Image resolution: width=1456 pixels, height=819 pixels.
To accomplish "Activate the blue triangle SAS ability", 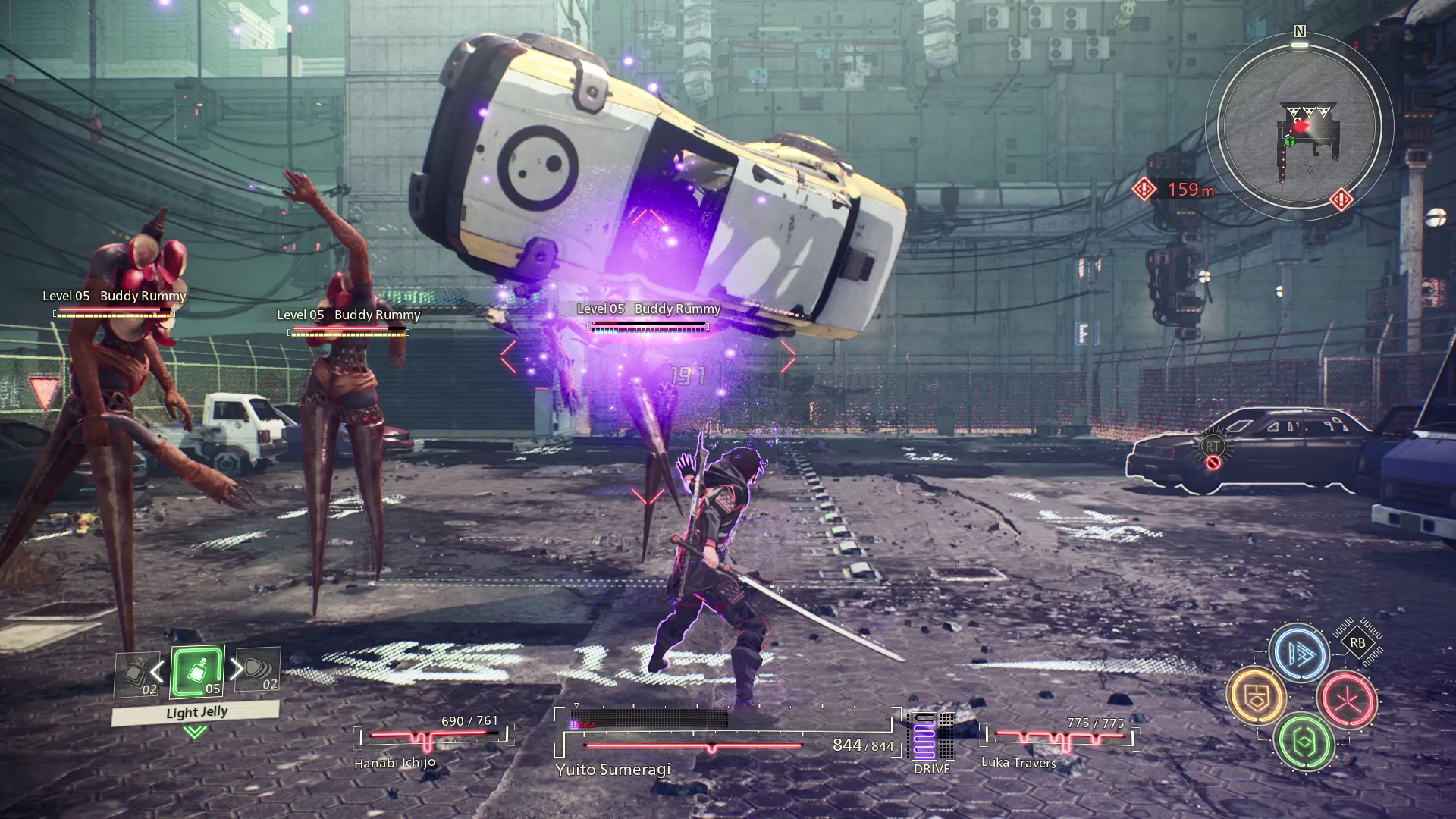I will [1299, 653].
